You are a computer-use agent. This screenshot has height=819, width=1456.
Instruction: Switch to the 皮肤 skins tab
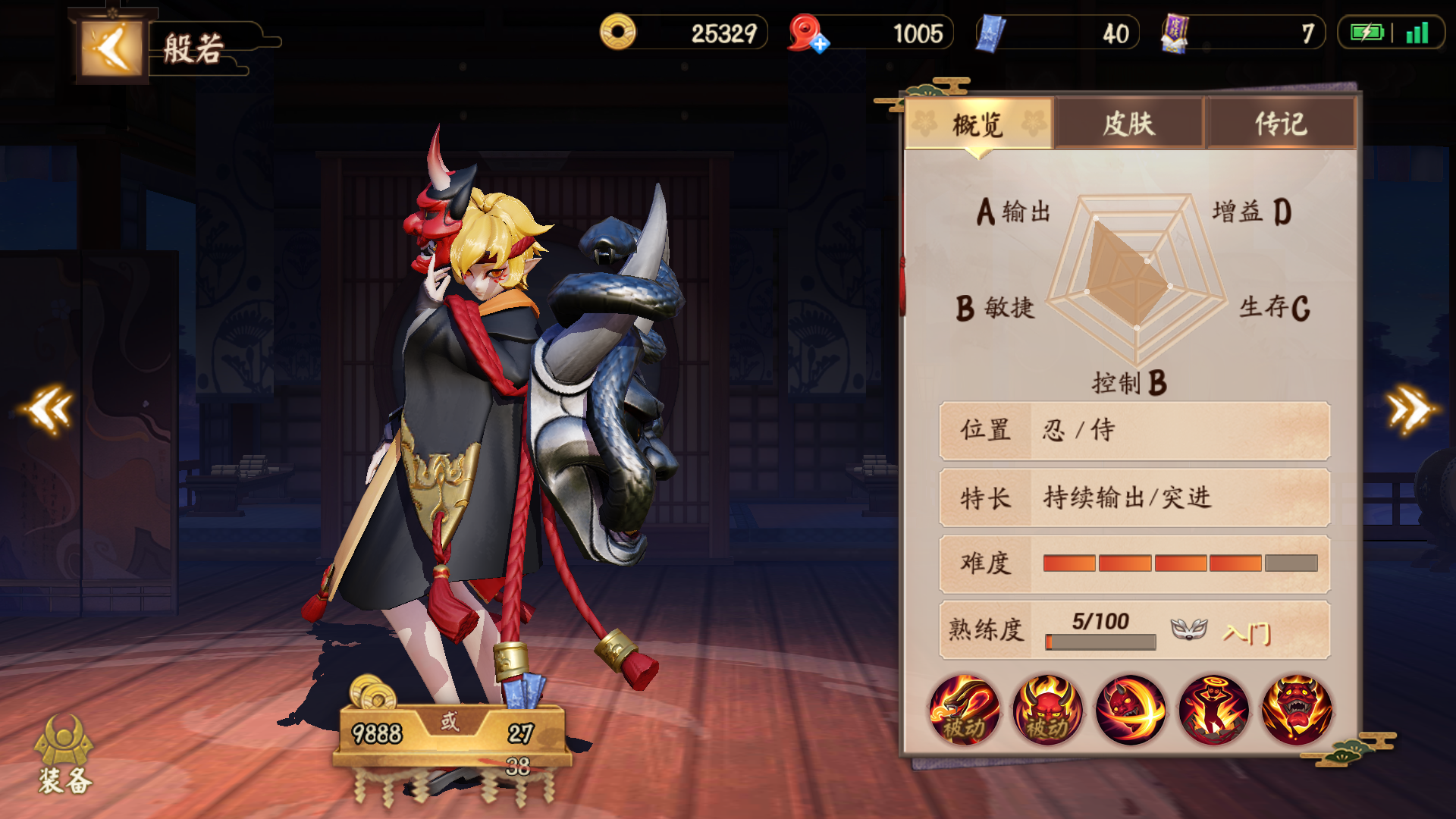1128,124
